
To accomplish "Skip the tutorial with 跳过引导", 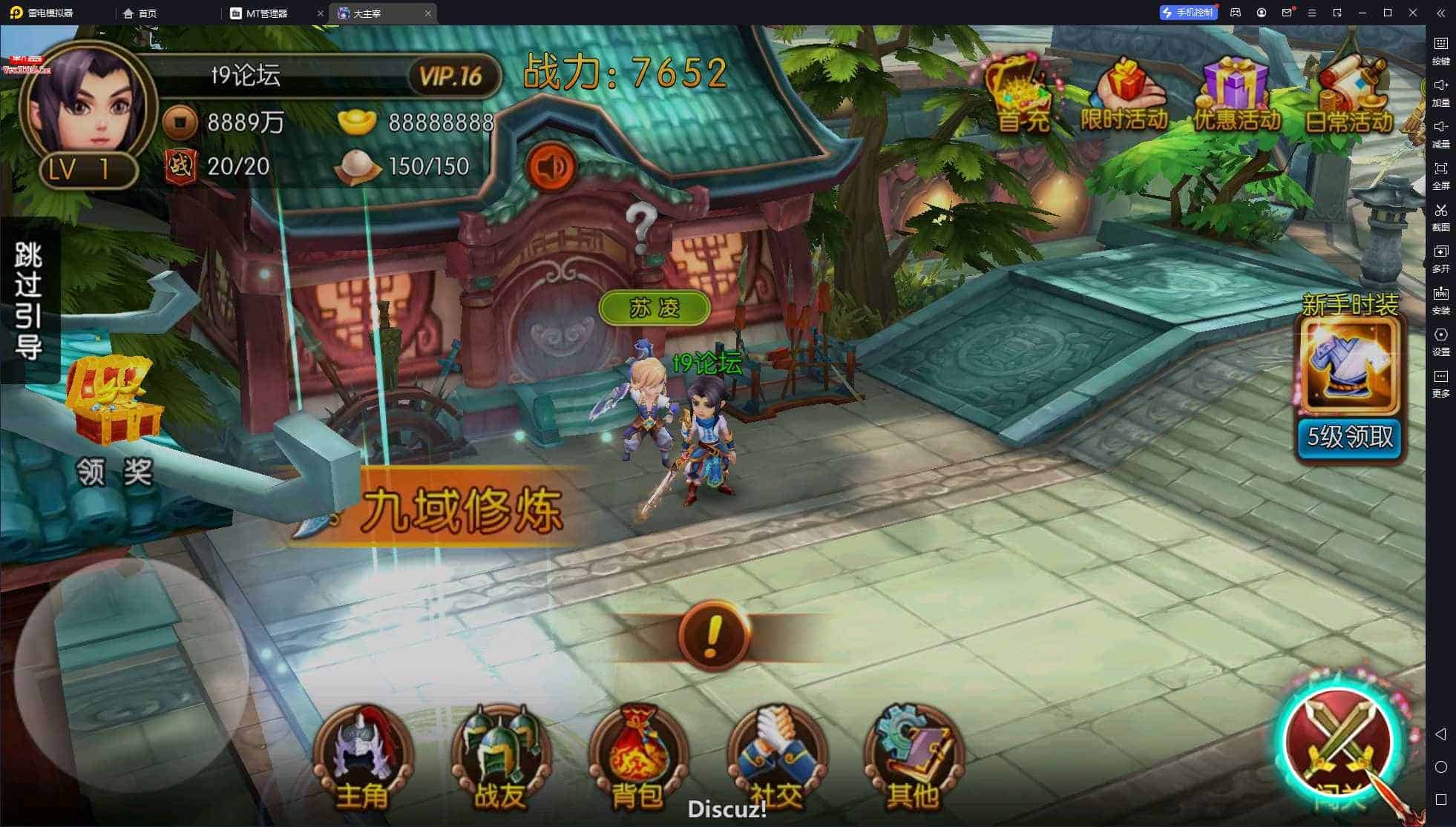I will [28, 300].
